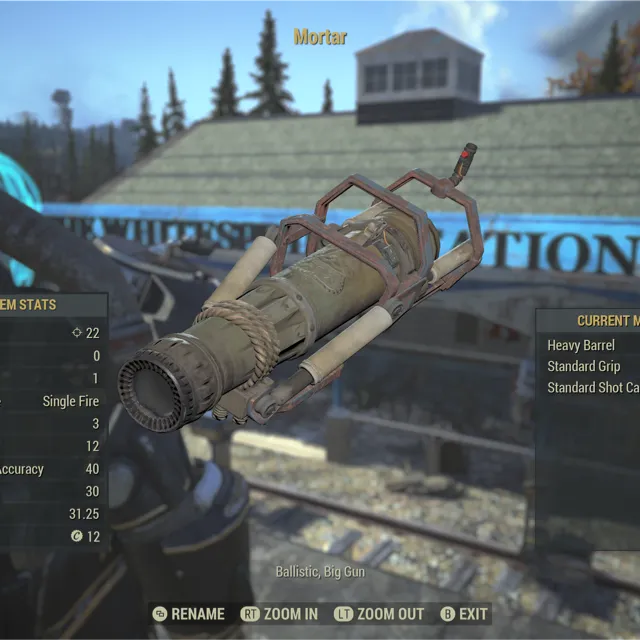Choose ZOOM OUT on the weapon preview
This screenshot has height=640, width=640.
pyautogui.click(x=379, y=614)
